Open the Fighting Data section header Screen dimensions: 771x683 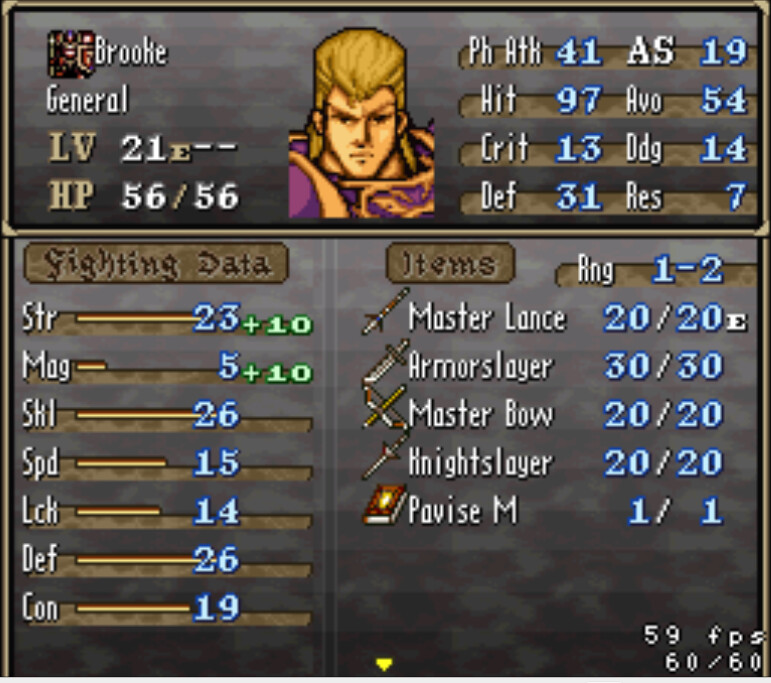155,265
